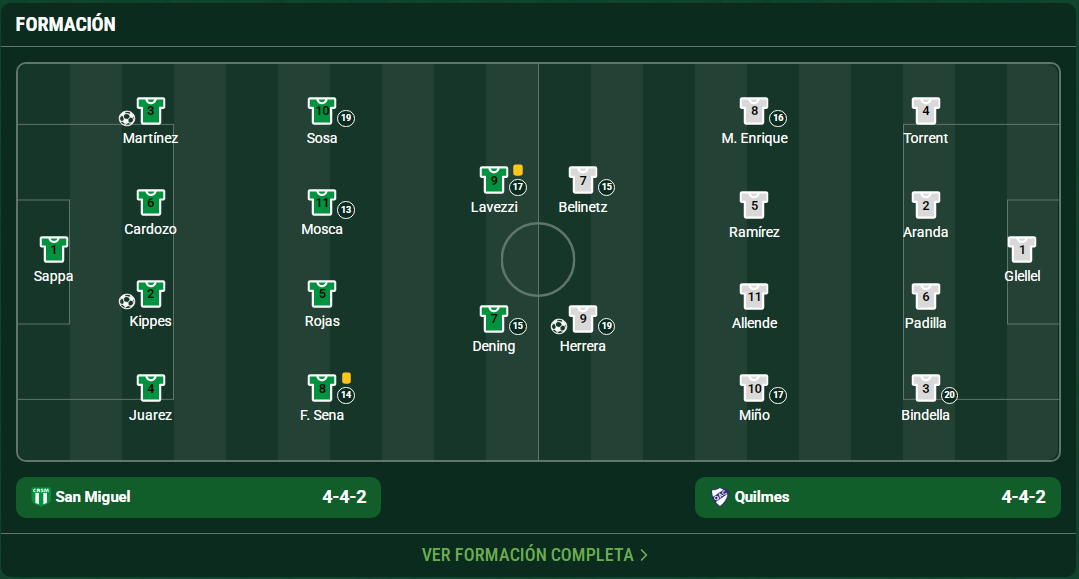
Task: Select defender Kippes
Action: click(x=150, y=295)
